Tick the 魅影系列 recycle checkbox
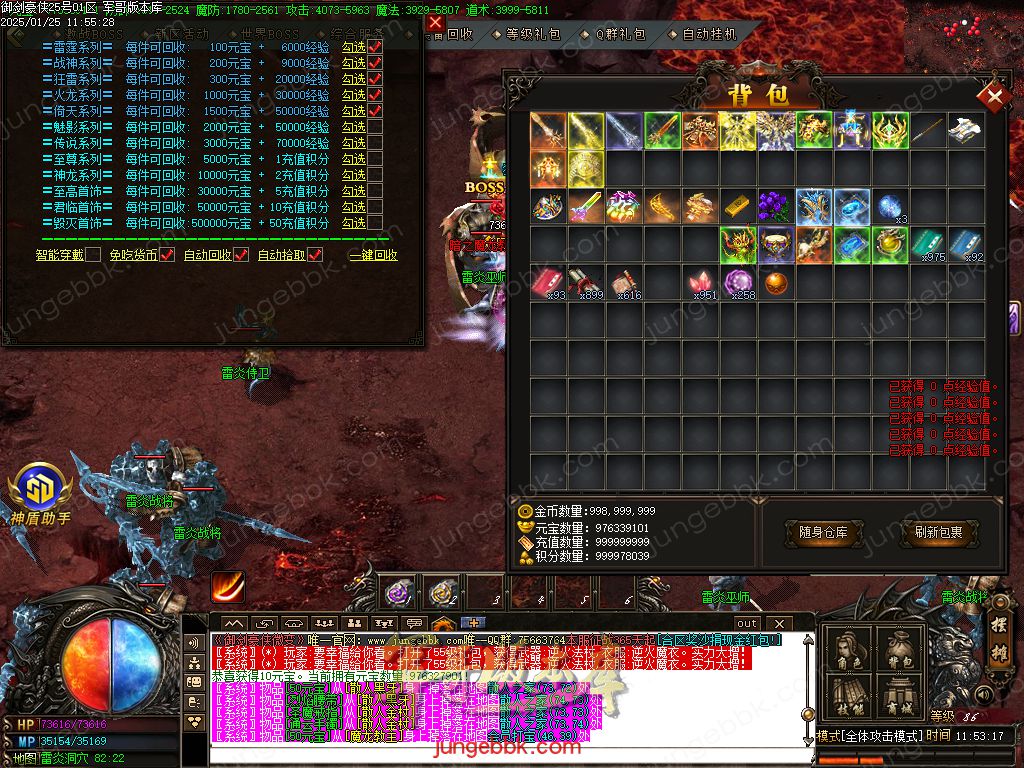This screenshot has width=1024, height=768. click(x=376, y=128)
